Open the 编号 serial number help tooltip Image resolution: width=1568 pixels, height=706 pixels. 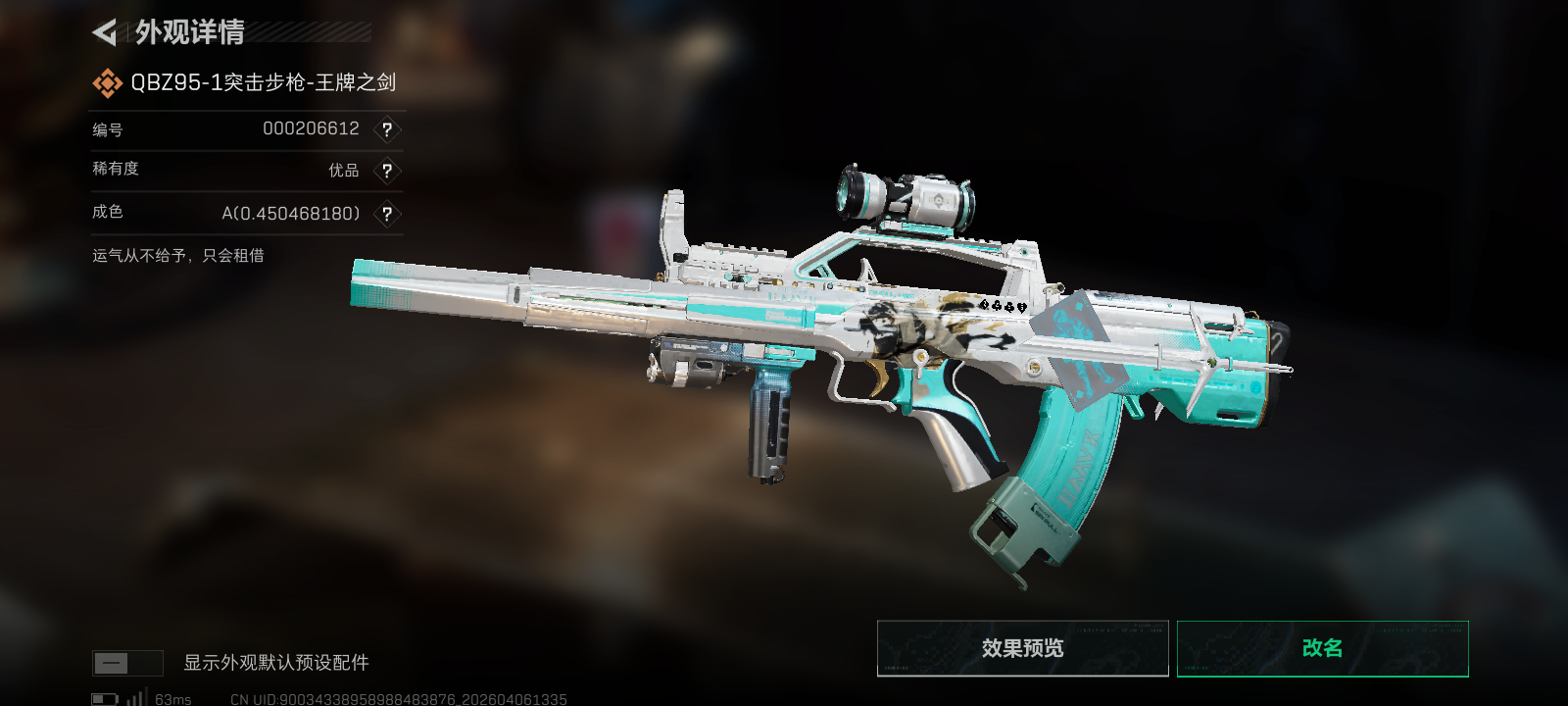tap(387, 129)
